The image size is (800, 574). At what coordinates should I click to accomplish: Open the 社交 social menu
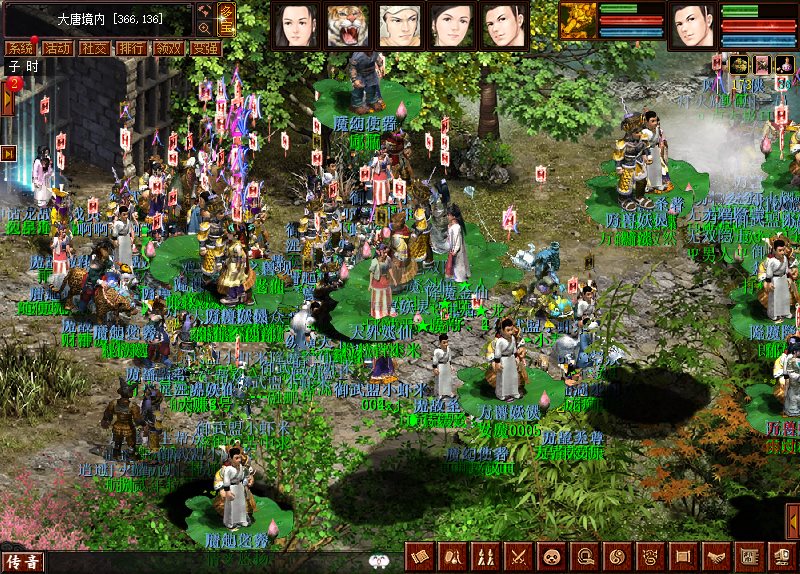pyautogui.click(x=94, y=48)
